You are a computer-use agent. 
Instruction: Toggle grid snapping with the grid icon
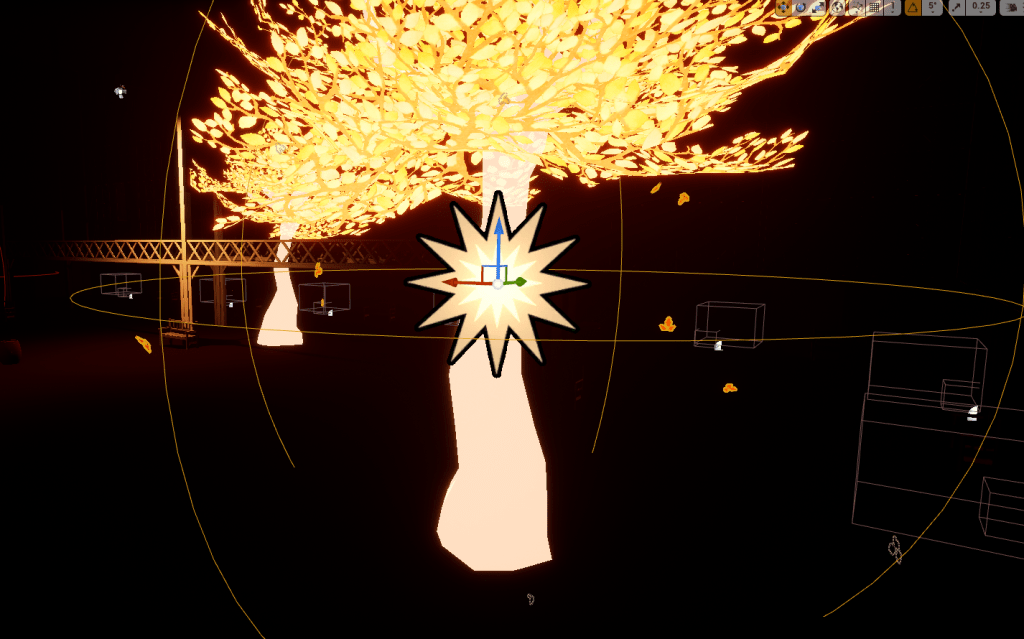[874, 7]
